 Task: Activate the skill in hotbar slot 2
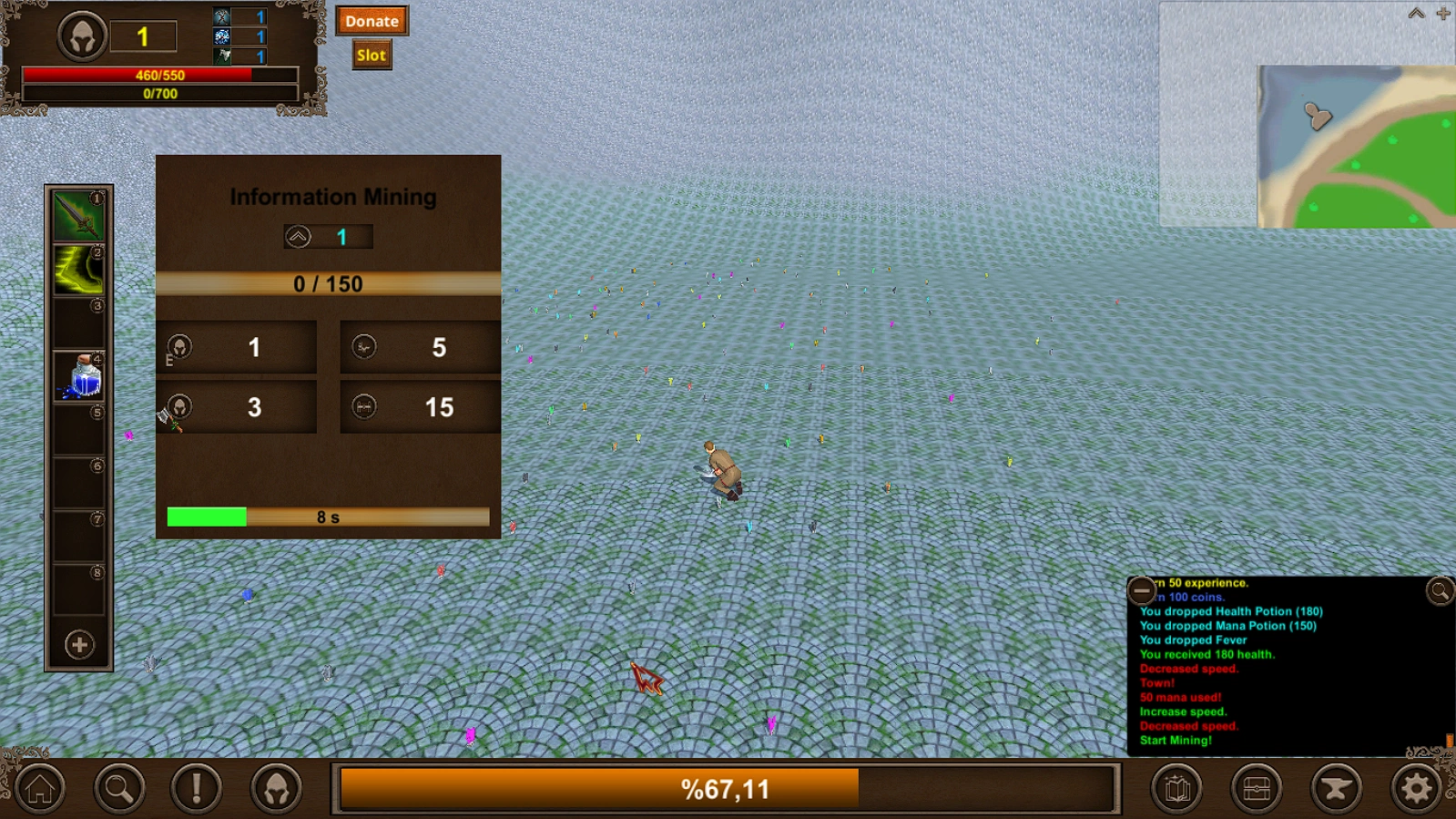pyautogui.click(x=78, y=267)
